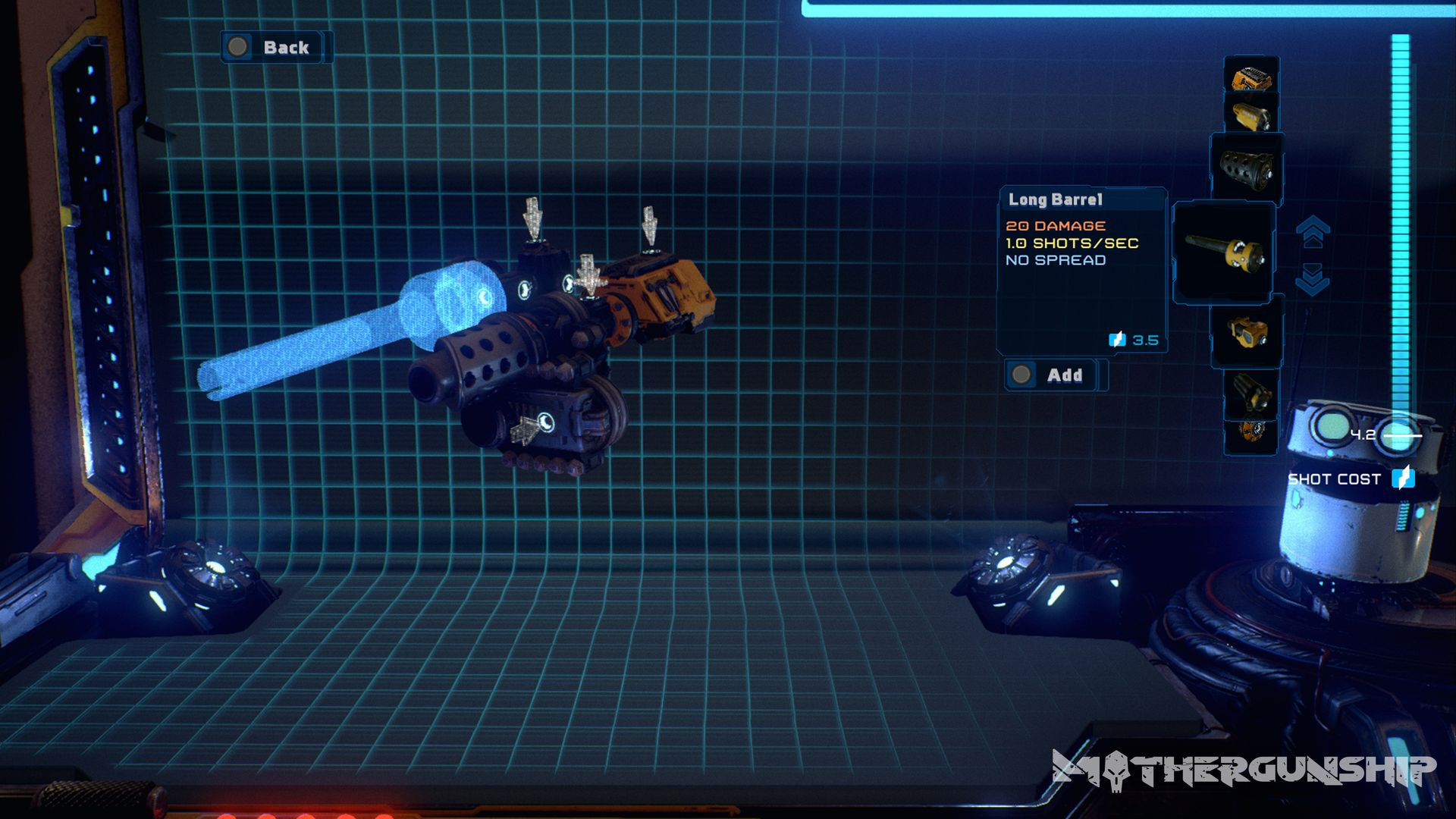Click the right attachment arrow above the gun
Screen dimensions: 1456x819
pos(651,225)
